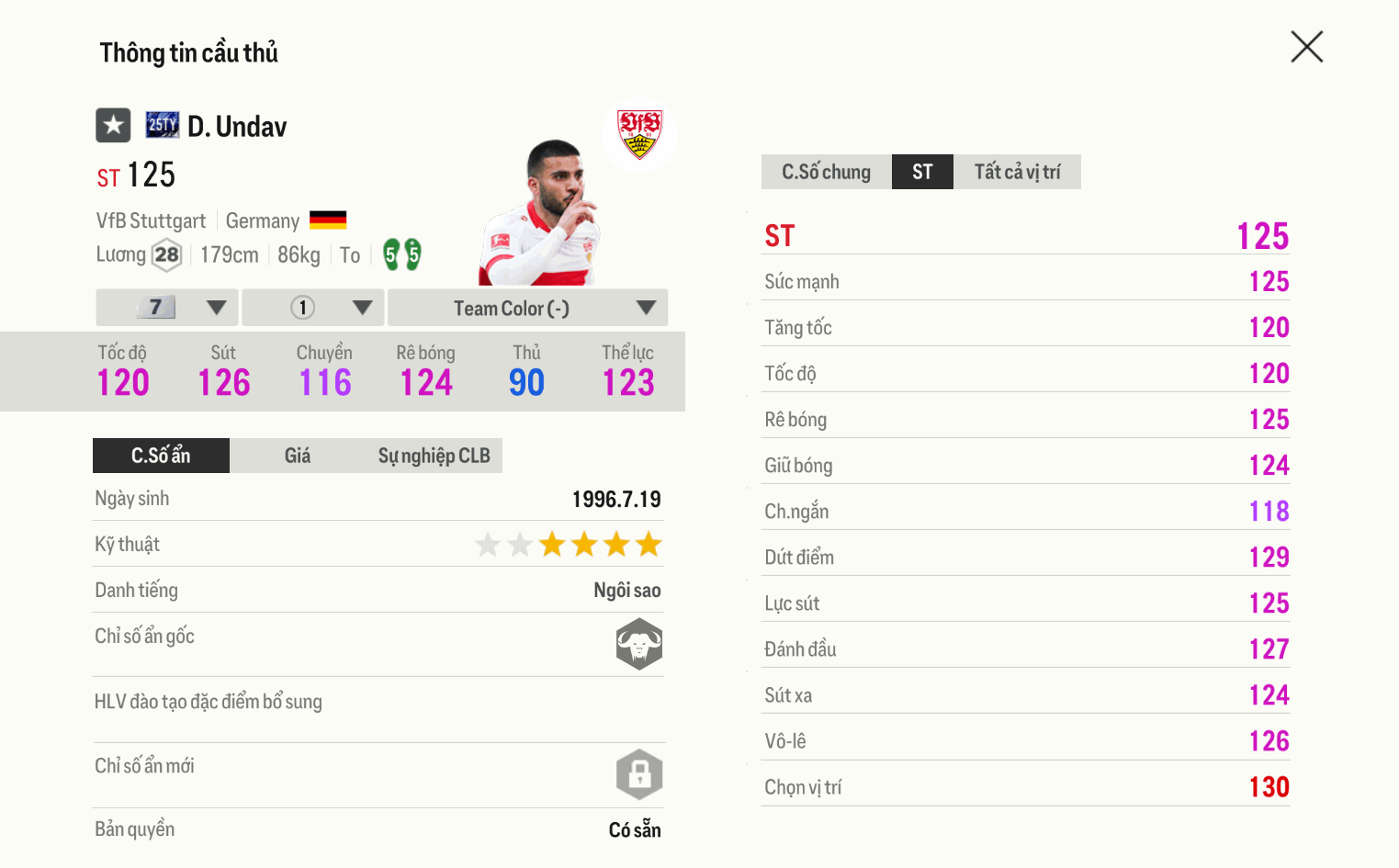View the Tất cả vị trí tab

click(1017, 172)
